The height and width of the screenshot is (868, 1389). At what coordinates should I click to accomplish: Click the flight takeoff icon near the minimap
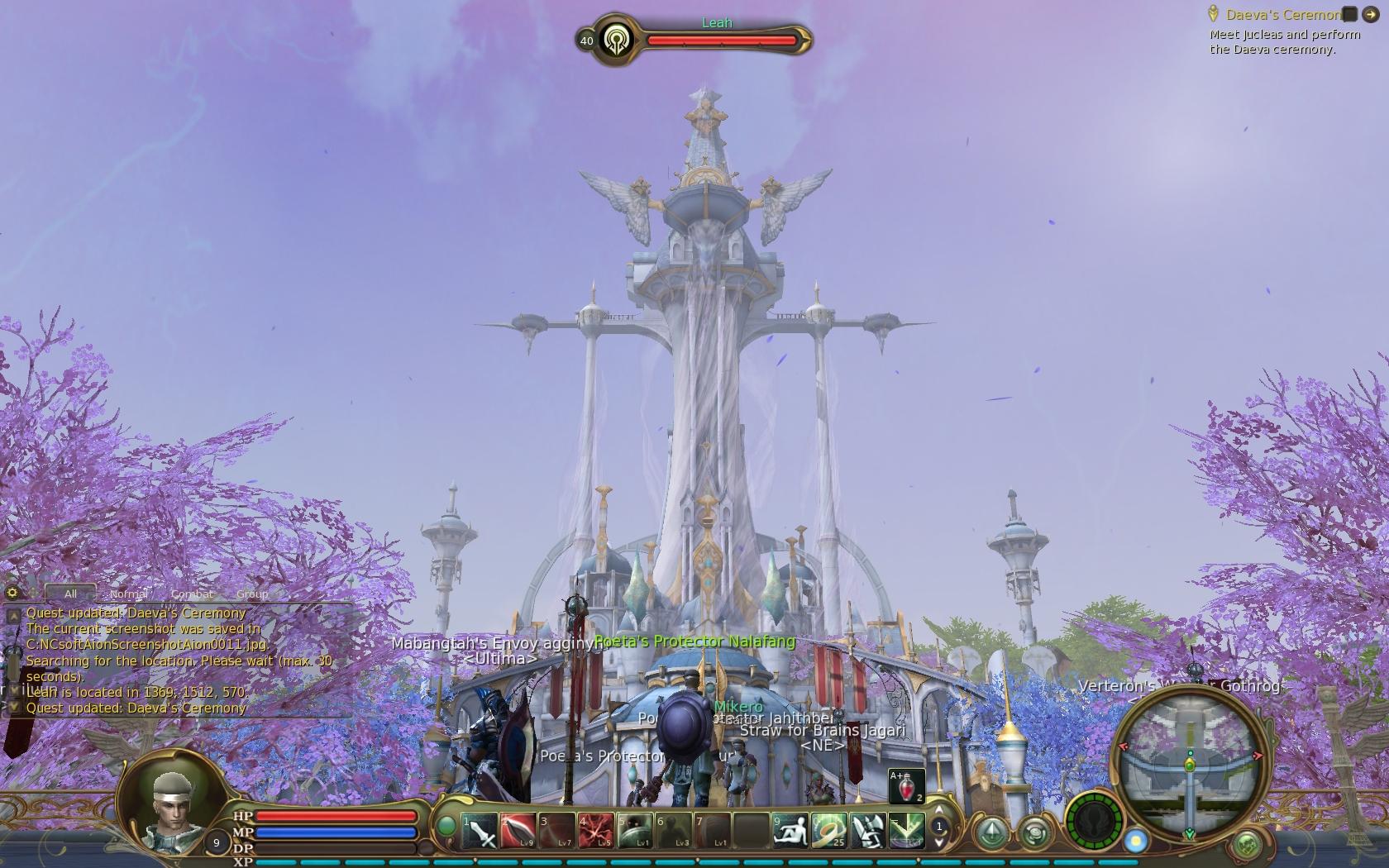point(993,833)
